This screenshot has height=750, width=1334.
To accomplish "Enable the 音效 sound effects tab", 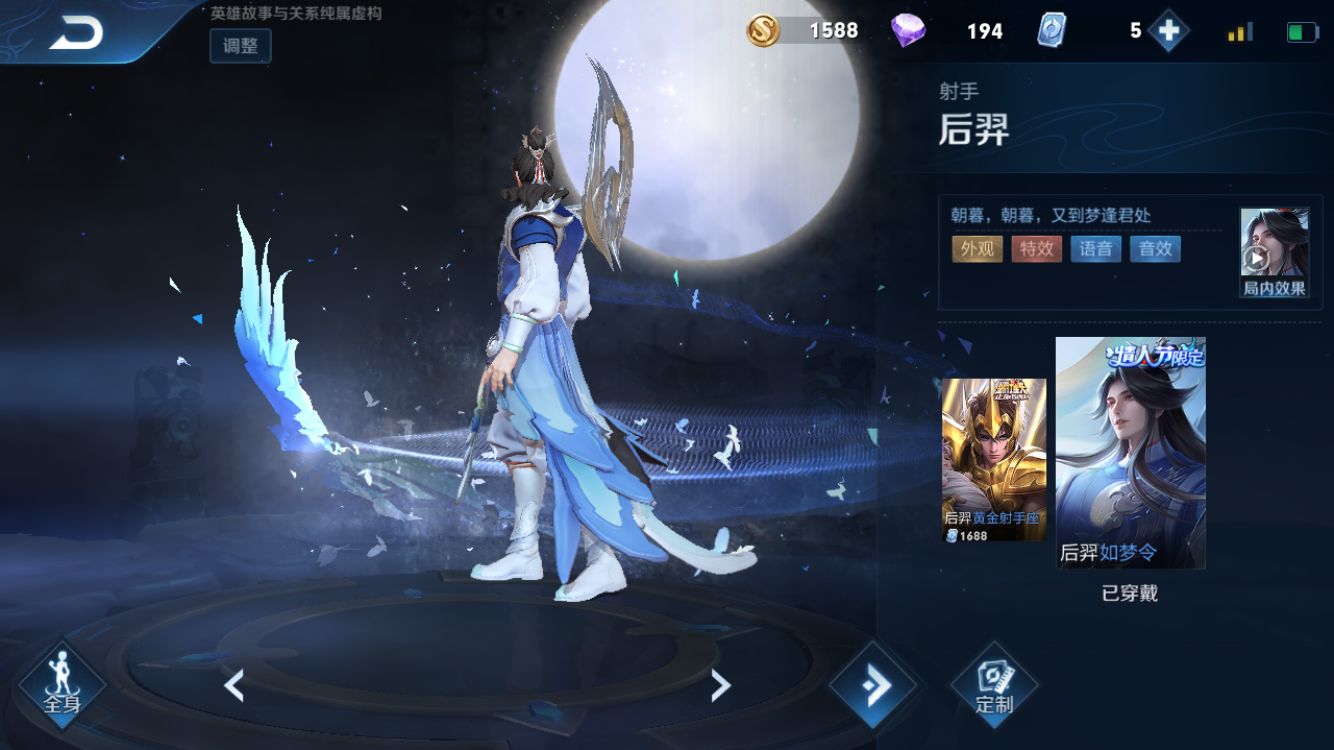I will (1155, 249).
